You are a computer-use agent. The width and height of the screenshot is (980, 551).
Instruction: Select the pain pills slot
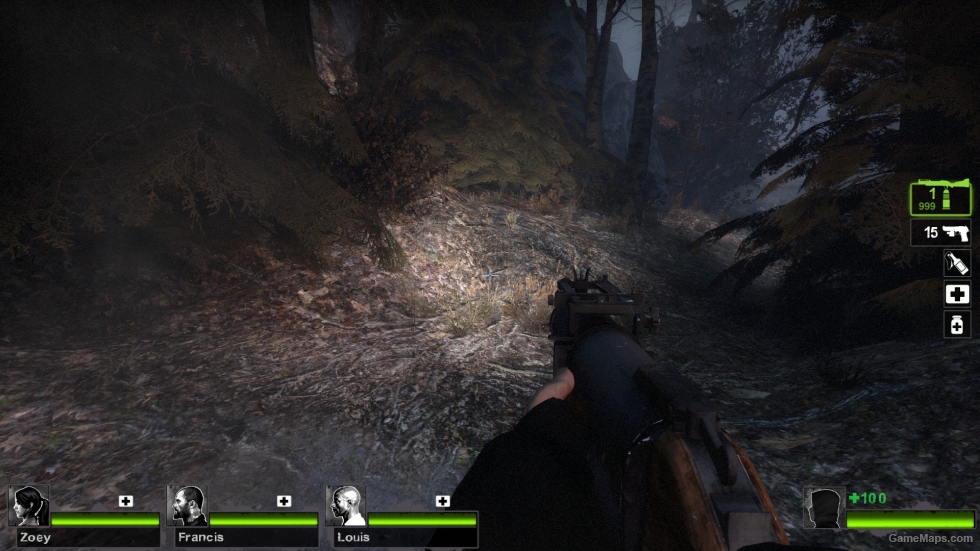point(957,324)
